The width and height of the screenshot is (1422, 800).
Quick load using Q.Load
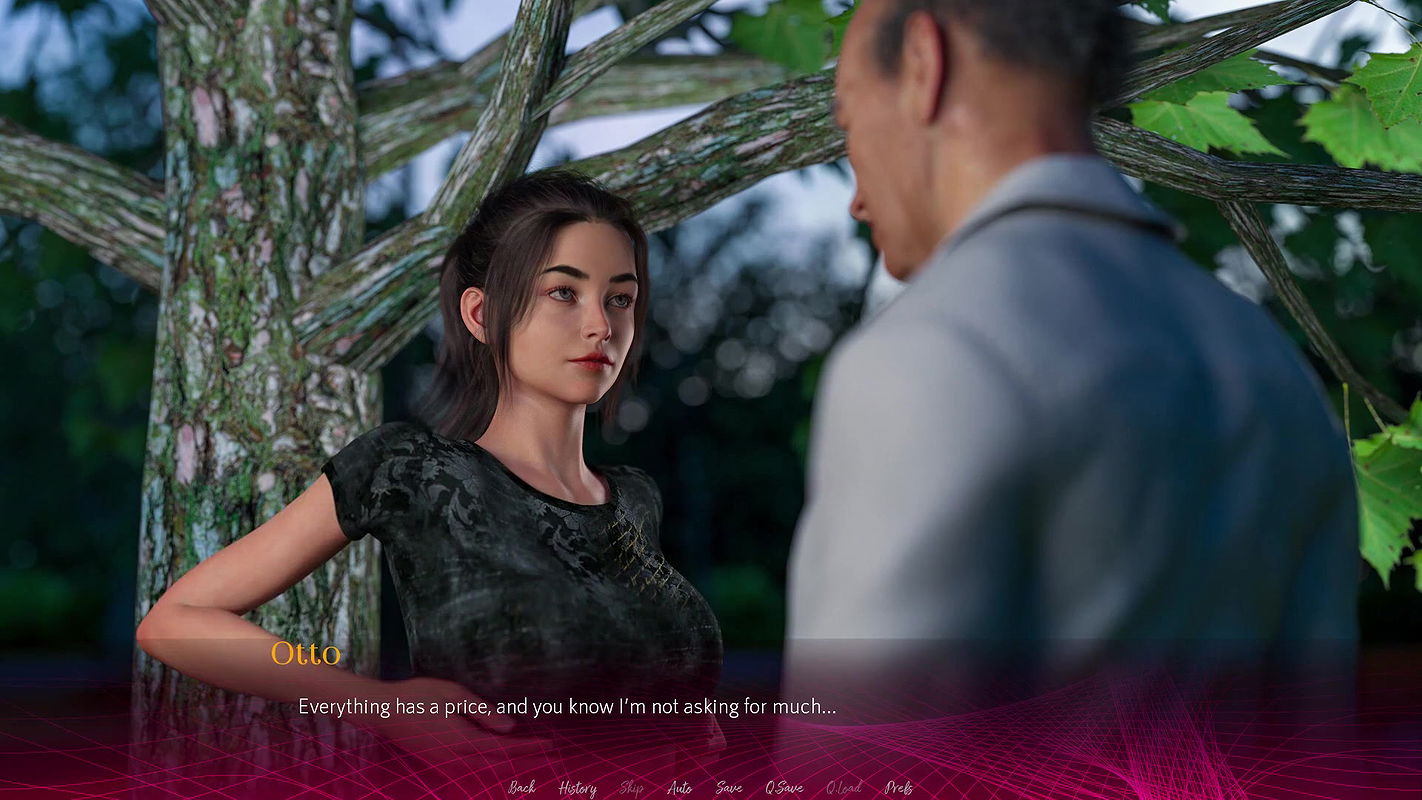[843, 788]
